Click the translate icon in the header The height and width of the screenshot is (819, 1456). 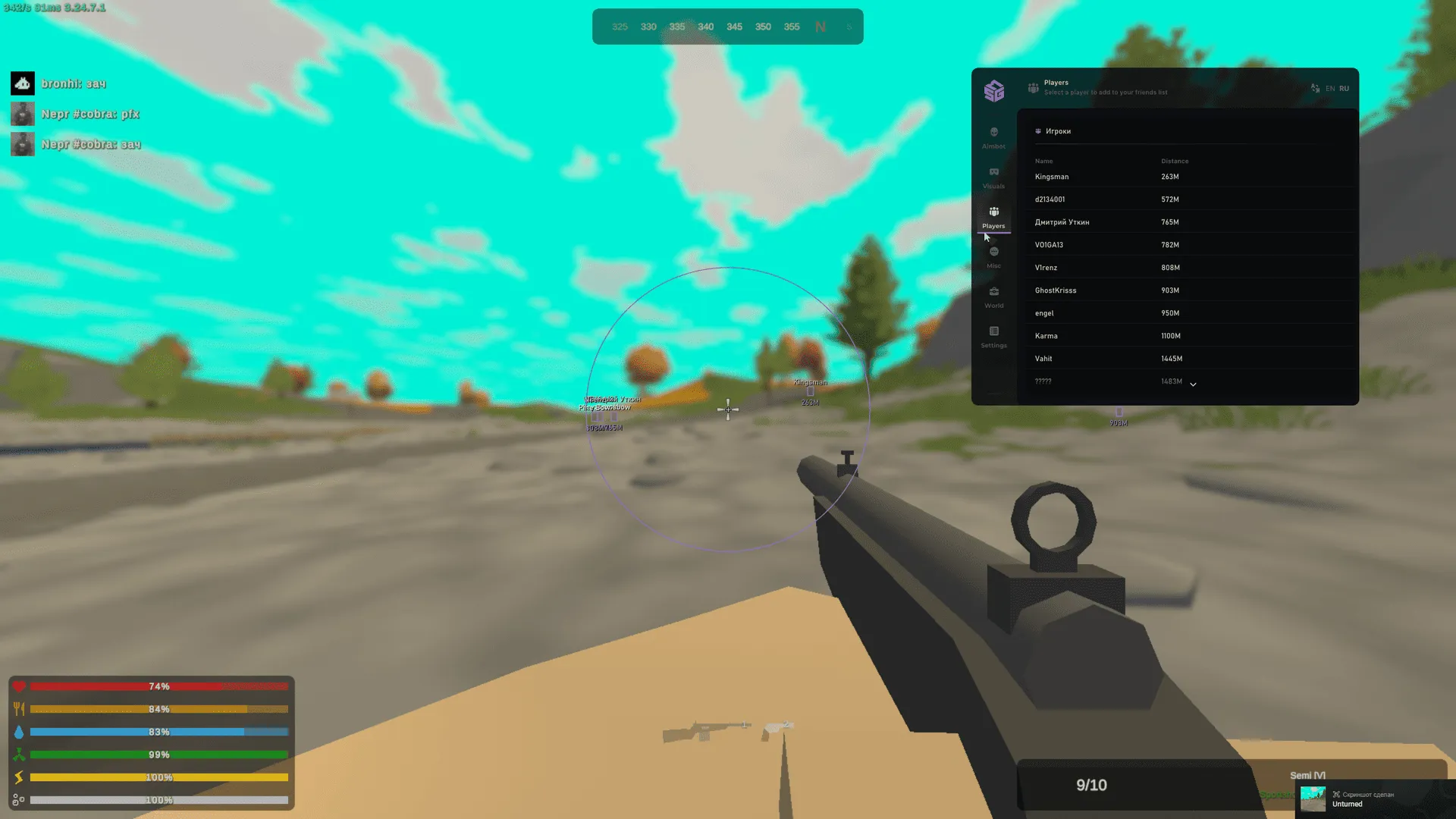[x=1315, y=88]
